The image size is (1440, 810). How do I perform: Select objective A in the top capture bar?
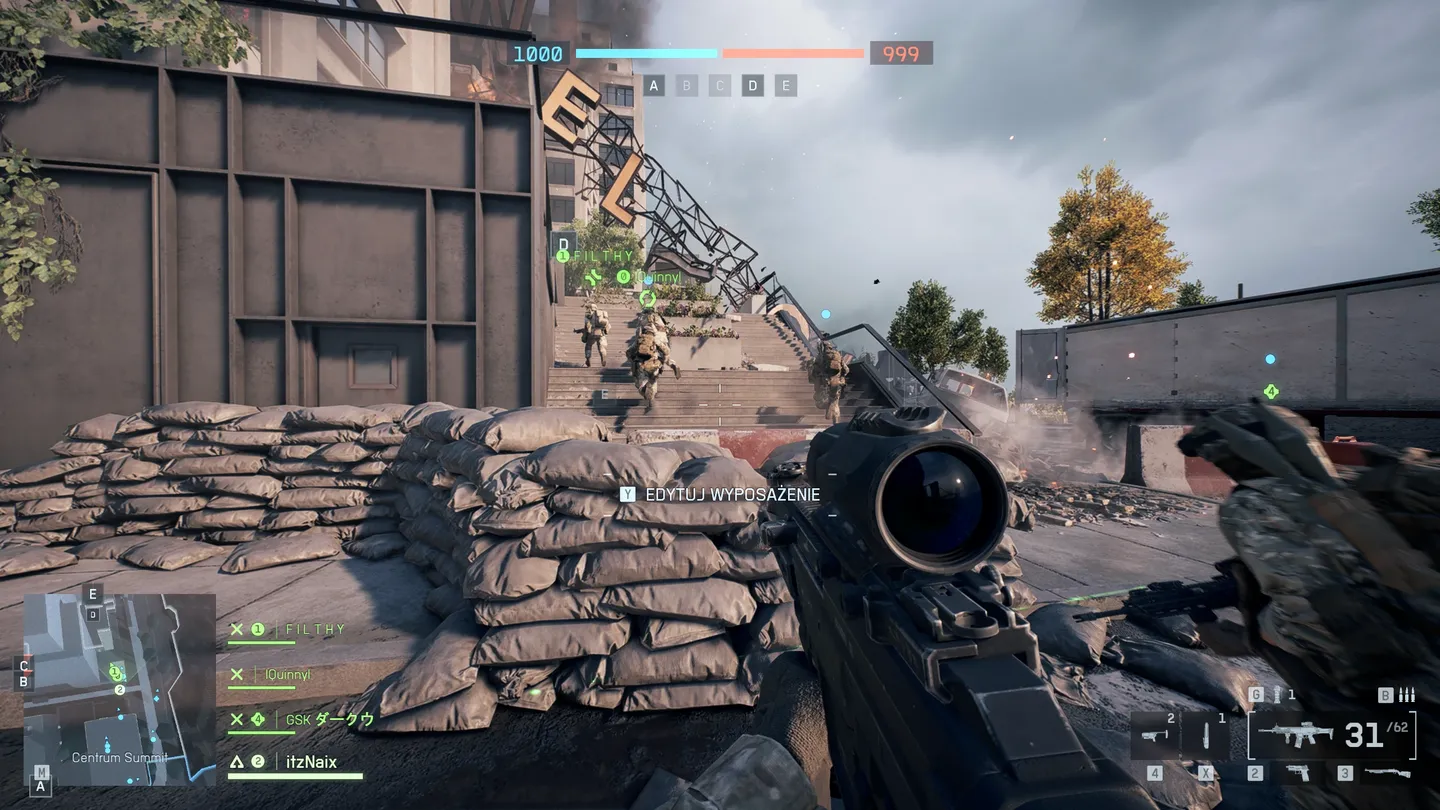tap(654, 86)
